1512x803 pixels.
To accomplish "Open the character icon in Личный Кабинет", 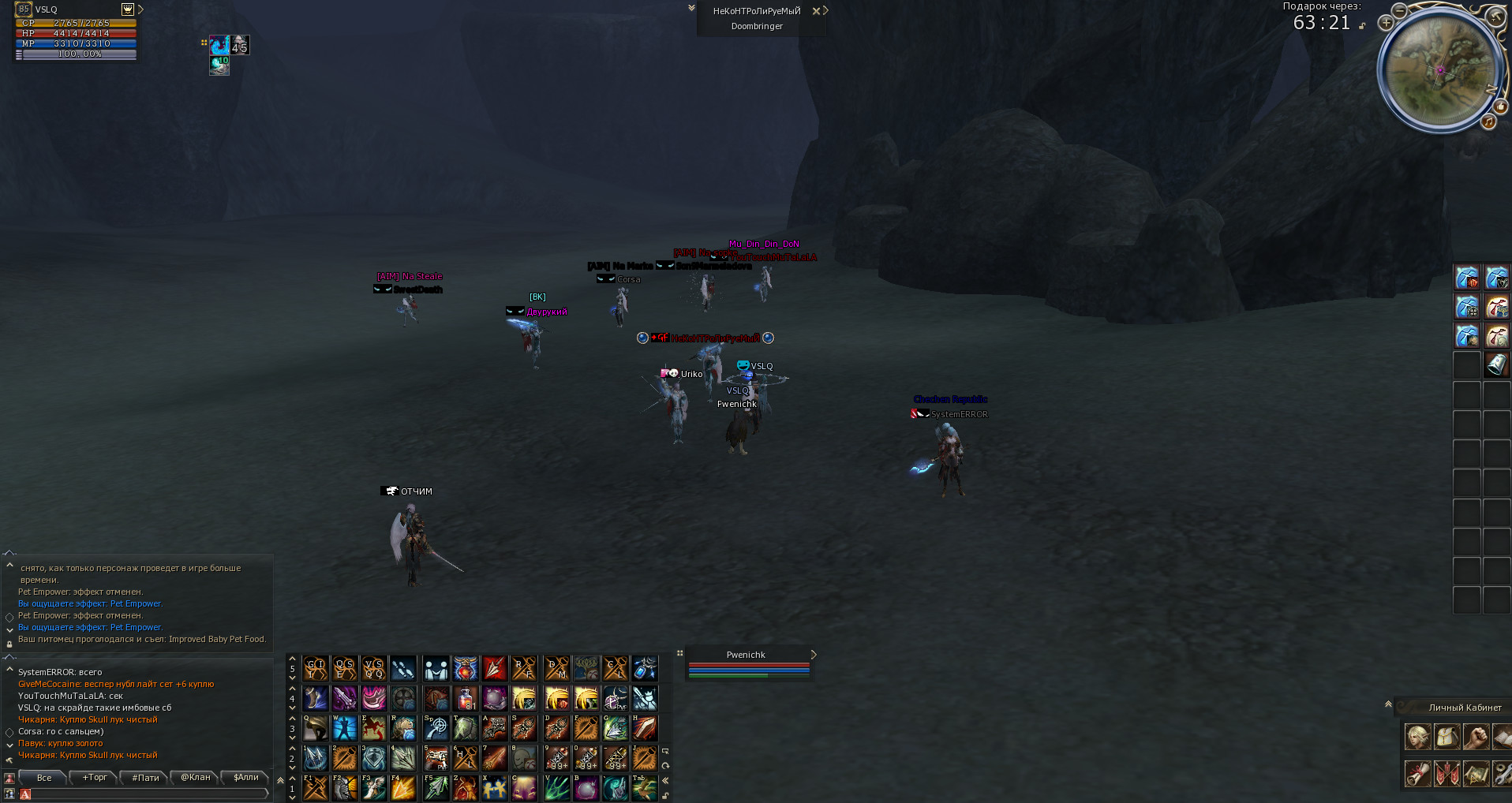I will click(1417, 737).
